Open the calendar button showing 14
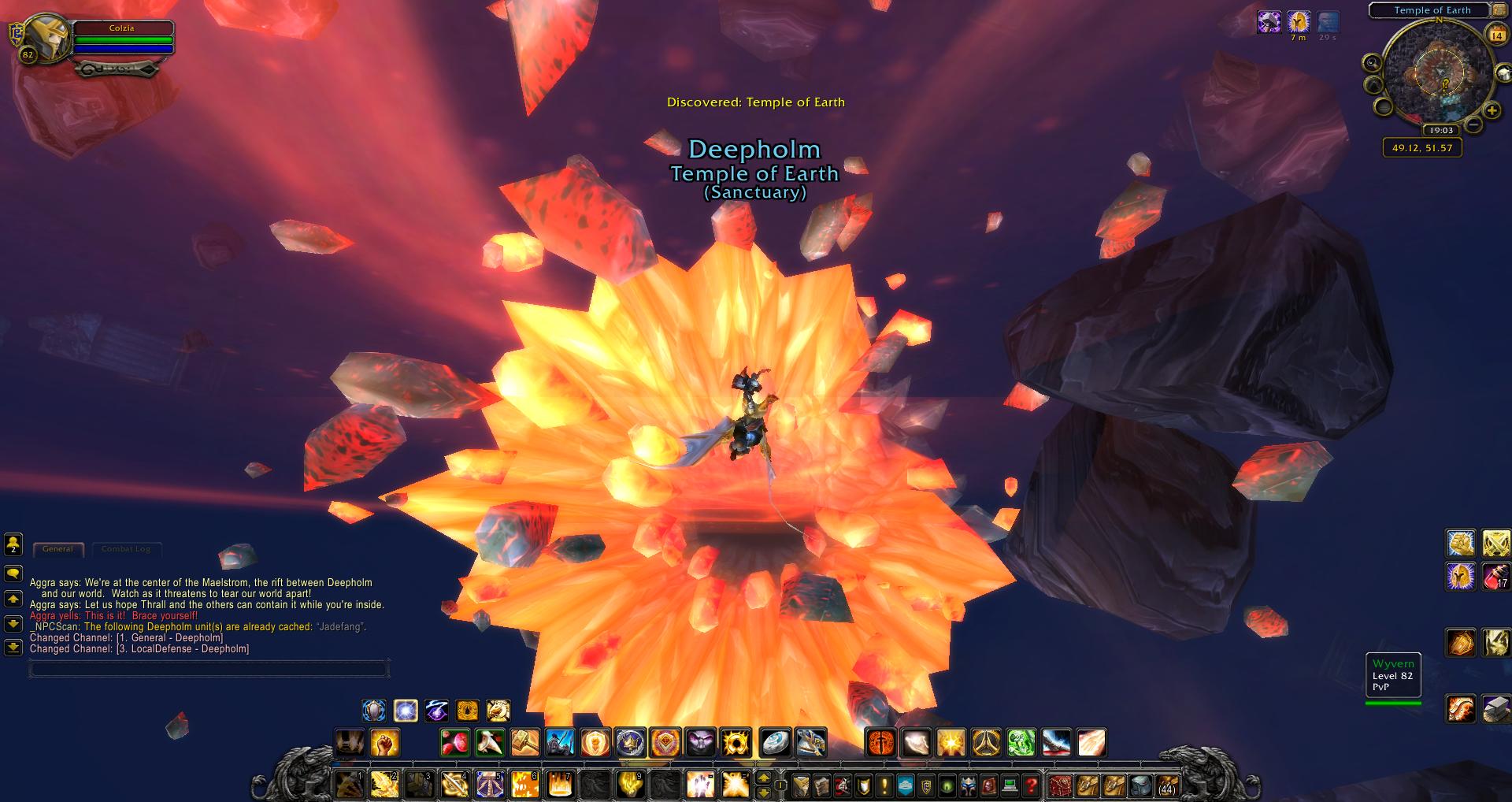Viewport: 1512px width, 802px height. click(x=1495, y=35)
